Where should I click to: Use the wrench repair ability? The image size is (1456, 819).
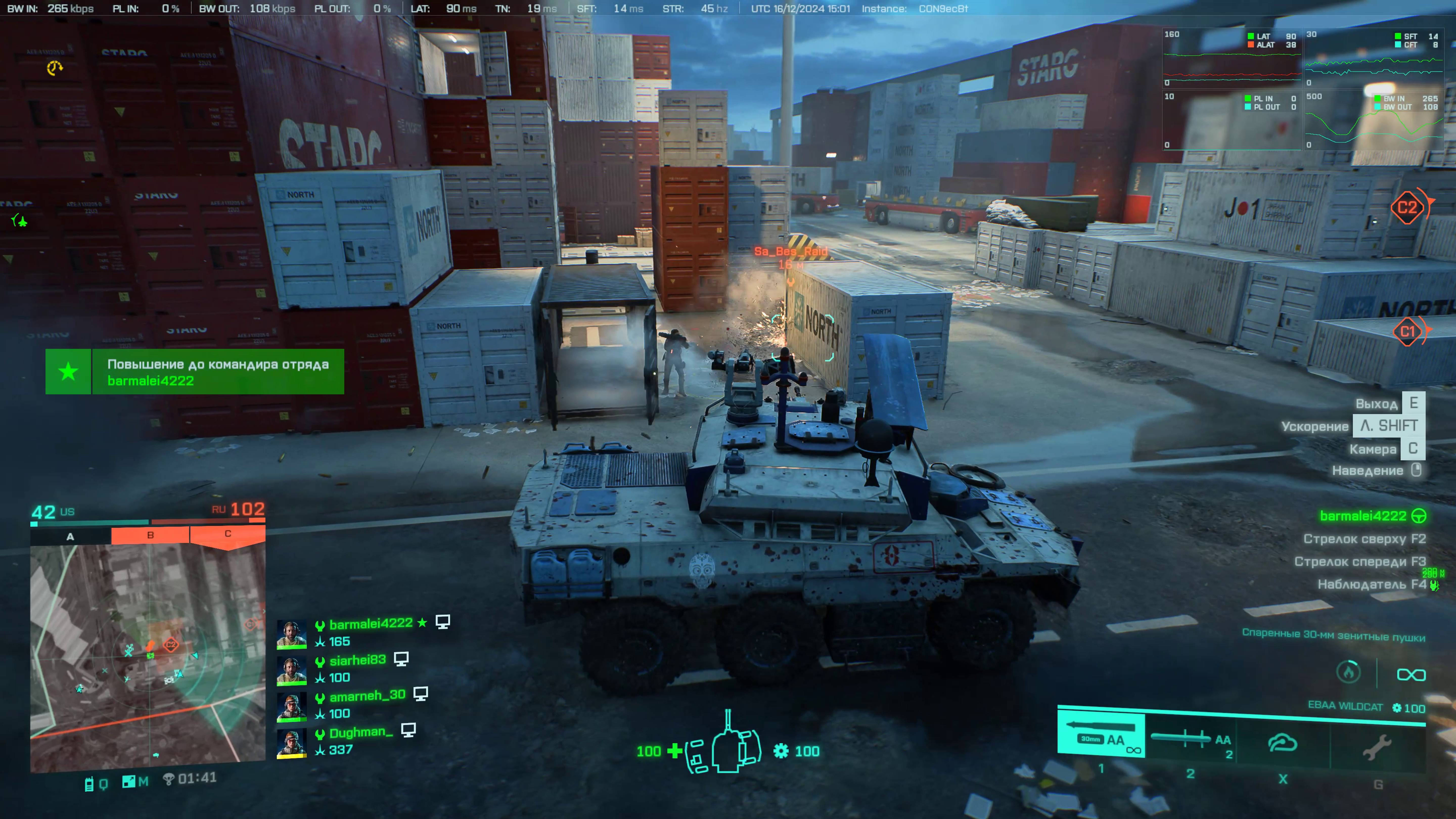(1377, 747)
